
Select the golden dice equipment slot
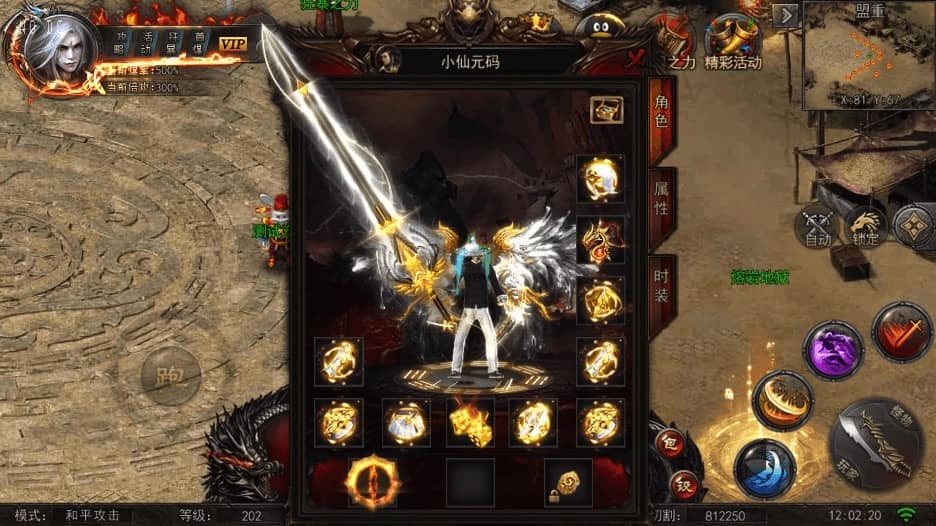[469, 423]
